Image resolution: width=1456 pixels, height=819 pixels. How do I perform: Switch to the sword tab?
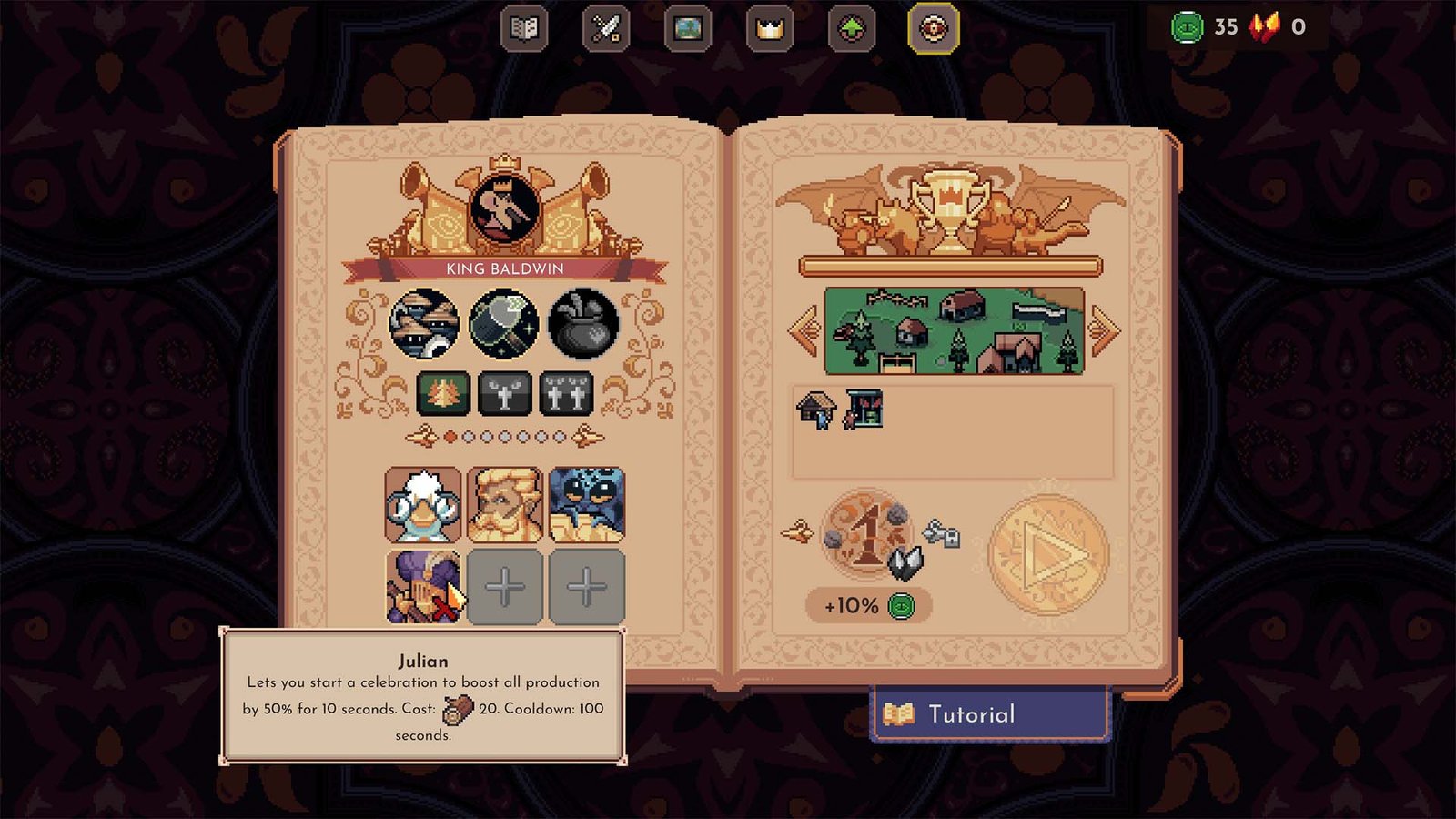[606, 29]
